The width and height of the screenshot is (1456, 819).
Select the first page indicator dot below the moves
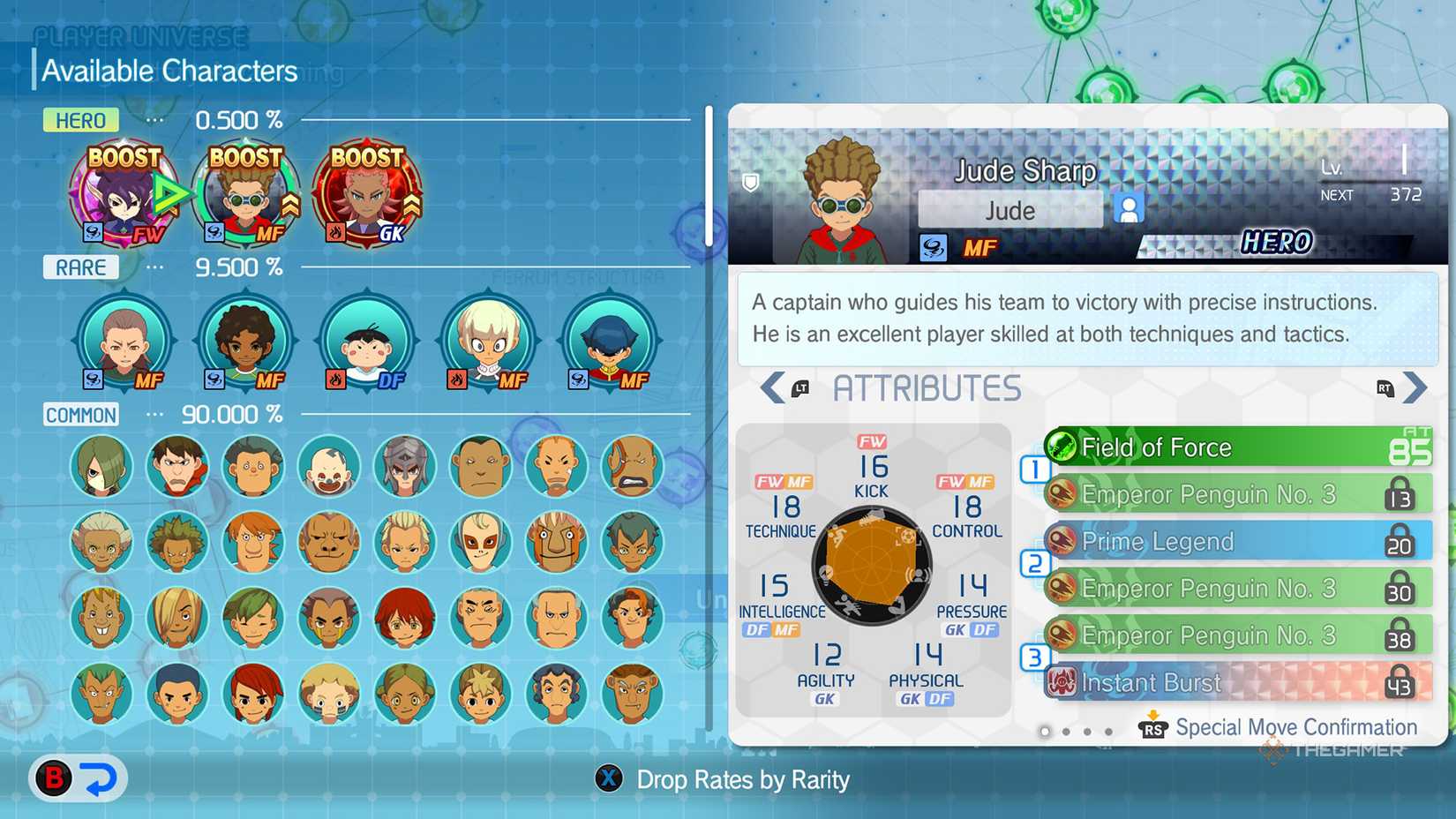tap(1046, 732)
